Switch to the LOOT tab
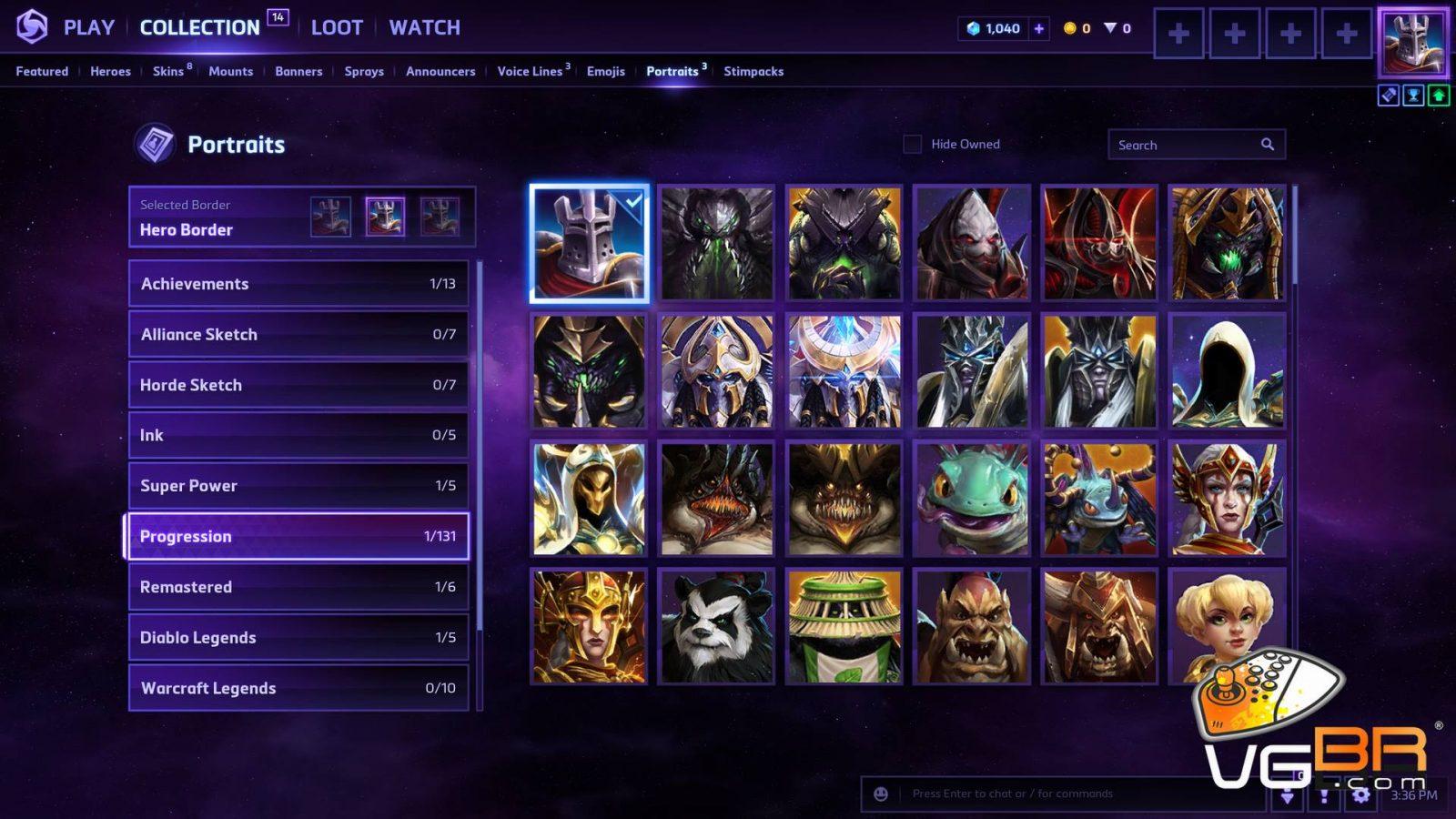This screenshot has height=819, width=1456. (337, 28)
